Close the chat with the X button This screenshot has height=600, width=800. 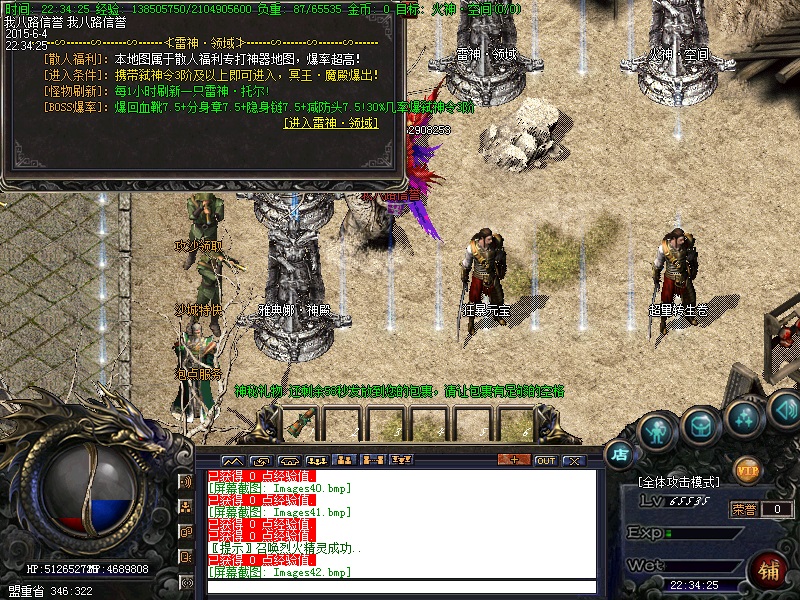573,460
